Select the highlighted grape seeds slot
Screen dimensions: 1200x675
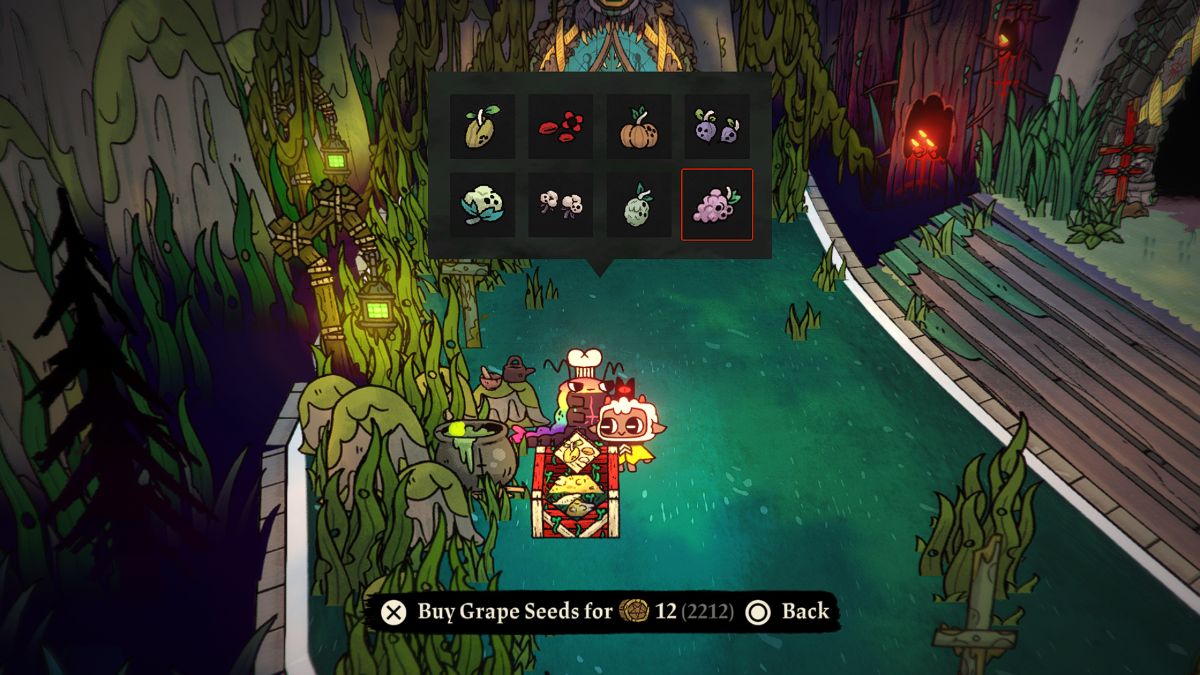coord(716,205)
